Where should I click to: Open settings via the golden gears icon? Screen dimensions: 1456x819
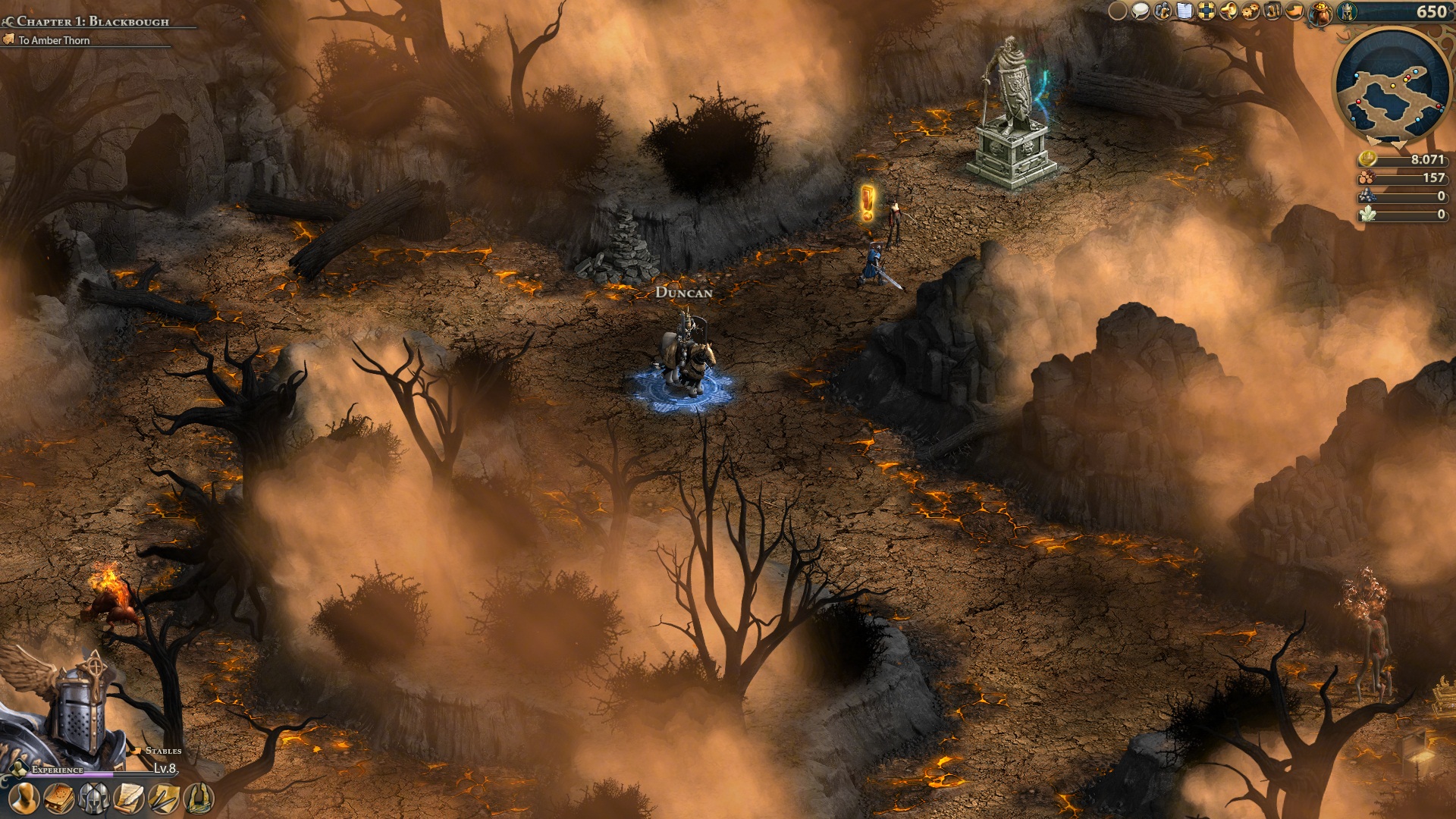click(1250, 11)
